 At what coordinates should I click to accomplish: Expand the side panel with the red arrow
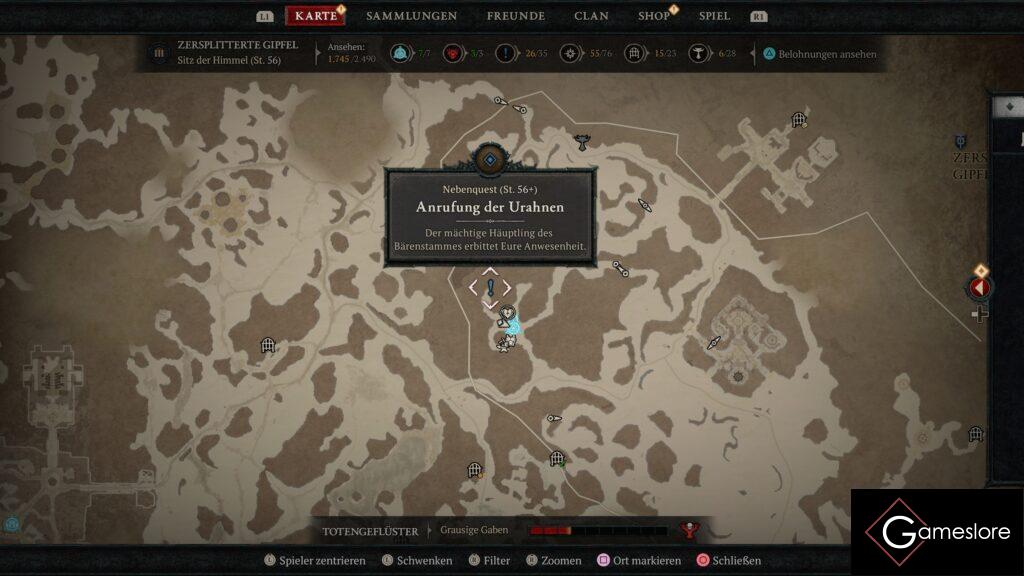point(979,288)
